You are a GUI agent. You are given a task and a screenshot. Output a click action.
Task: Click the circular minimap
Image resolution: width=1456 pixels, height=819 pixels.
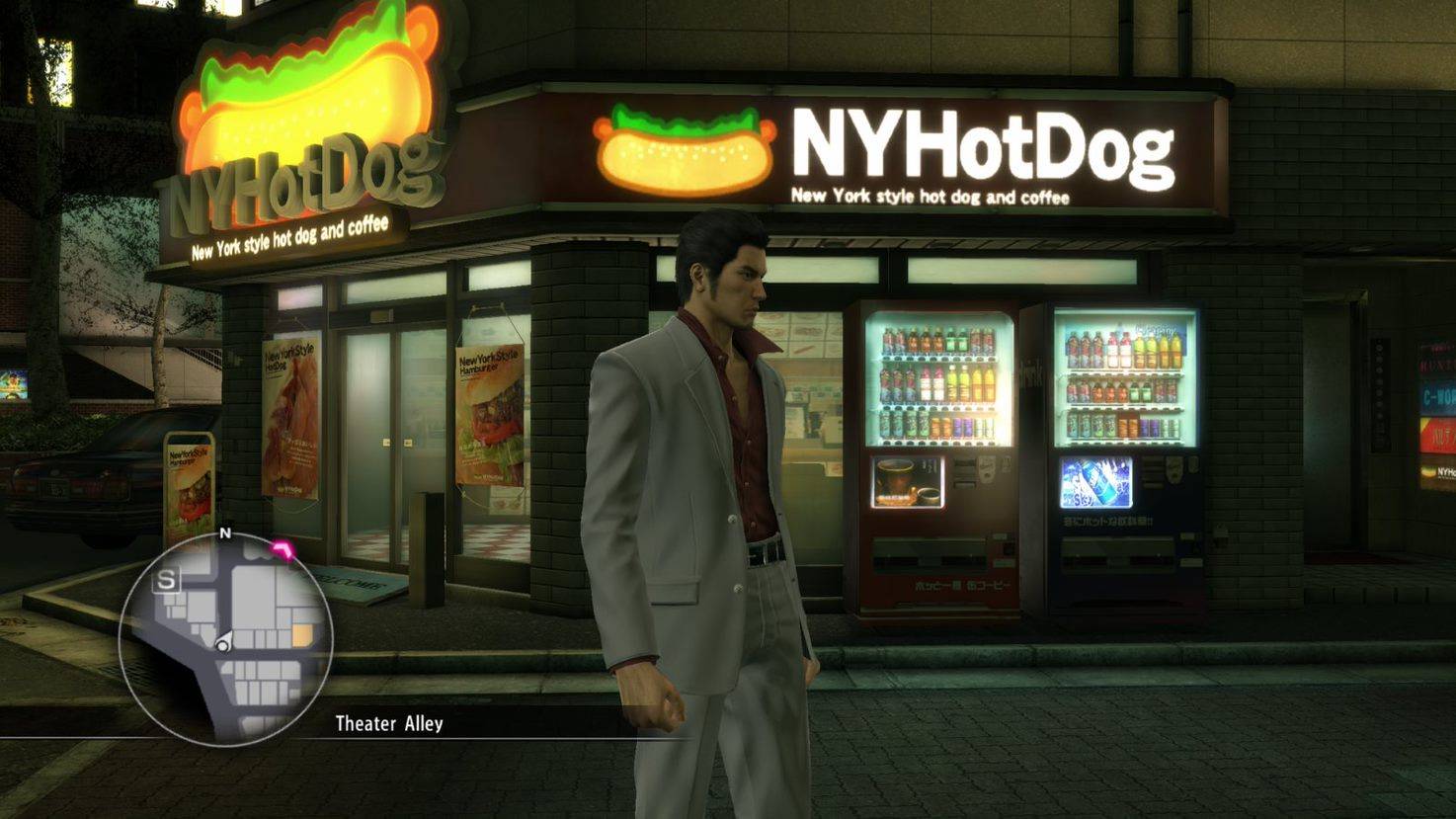(226, 639)
